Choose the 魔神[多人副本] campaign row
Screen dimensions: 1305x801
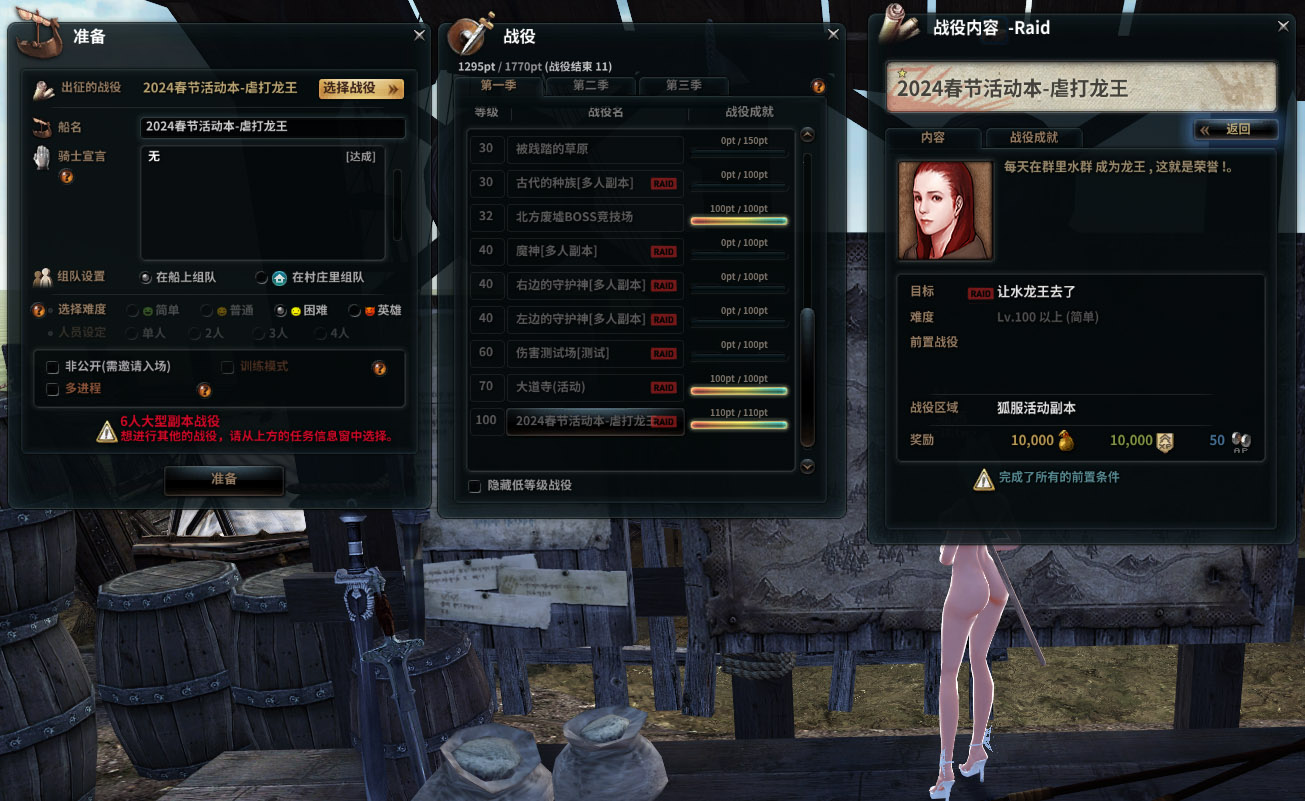[594, 251]
